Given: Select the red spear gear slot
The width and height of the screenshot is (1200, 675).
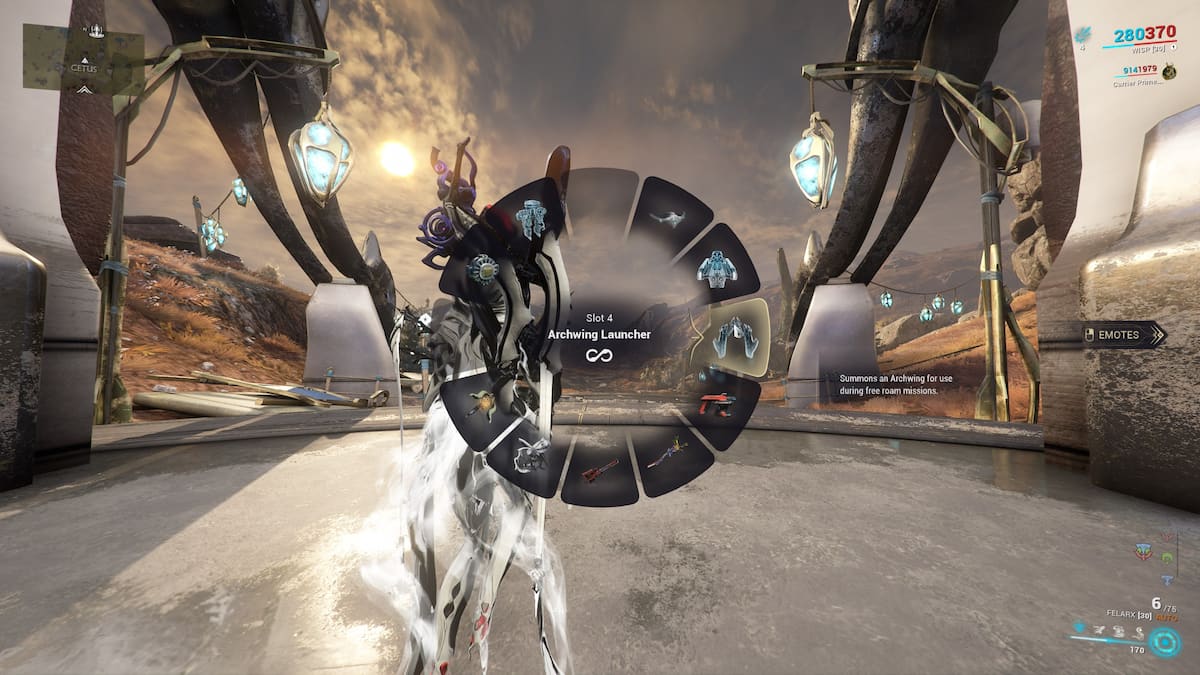Looking at the screenshot, I should [600, 468].
